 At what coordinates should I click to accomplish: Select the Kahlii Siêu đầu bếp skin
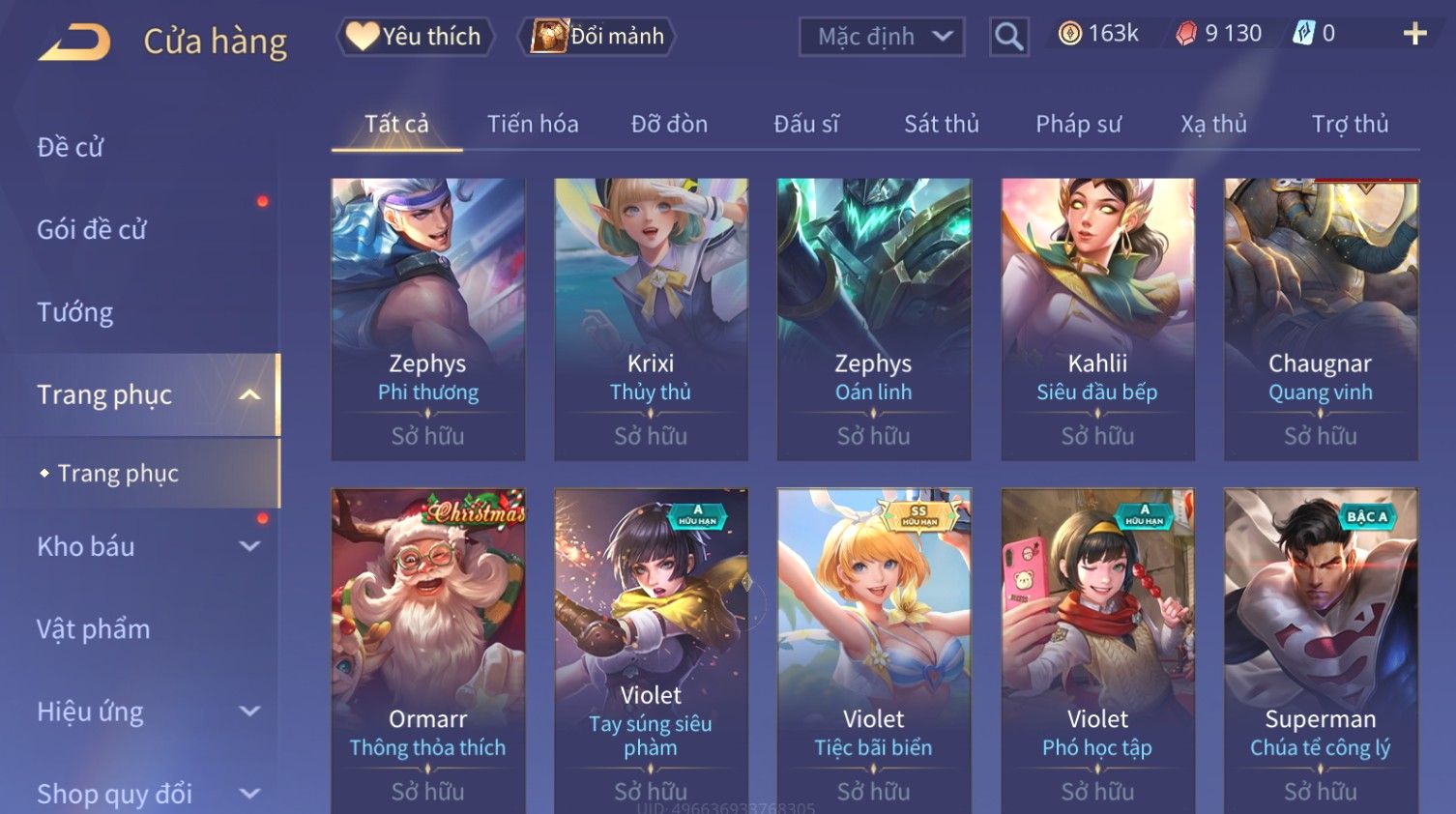1097,319
